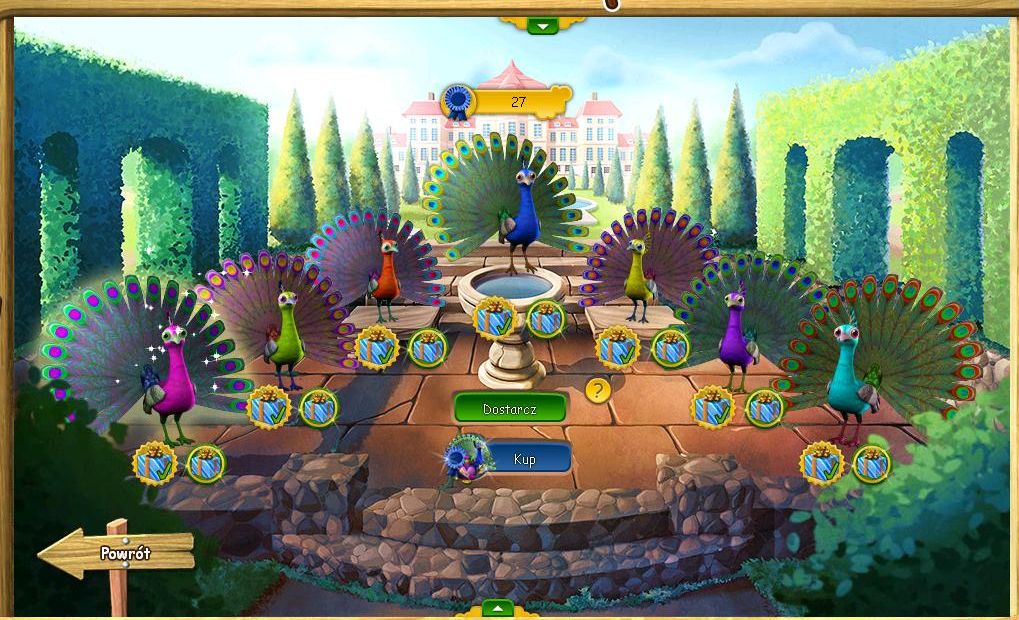The width and height of the screenshot is (1019, 620).
Task: Pick the green-ringed gift beside the yellow peacock
Action: [670, 348]
